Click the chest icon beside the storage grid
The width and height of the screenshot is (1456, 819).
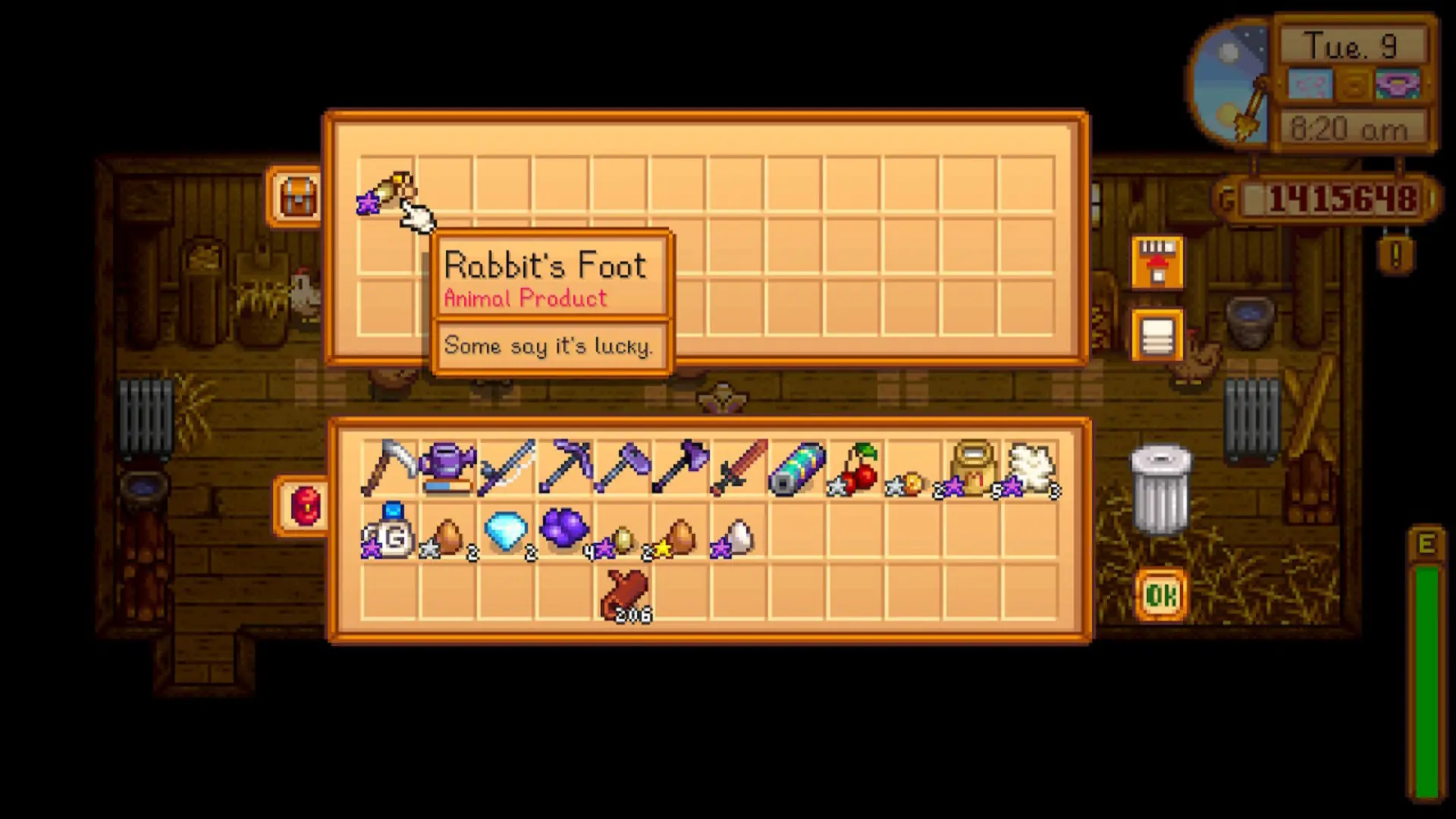coord(296,196)
